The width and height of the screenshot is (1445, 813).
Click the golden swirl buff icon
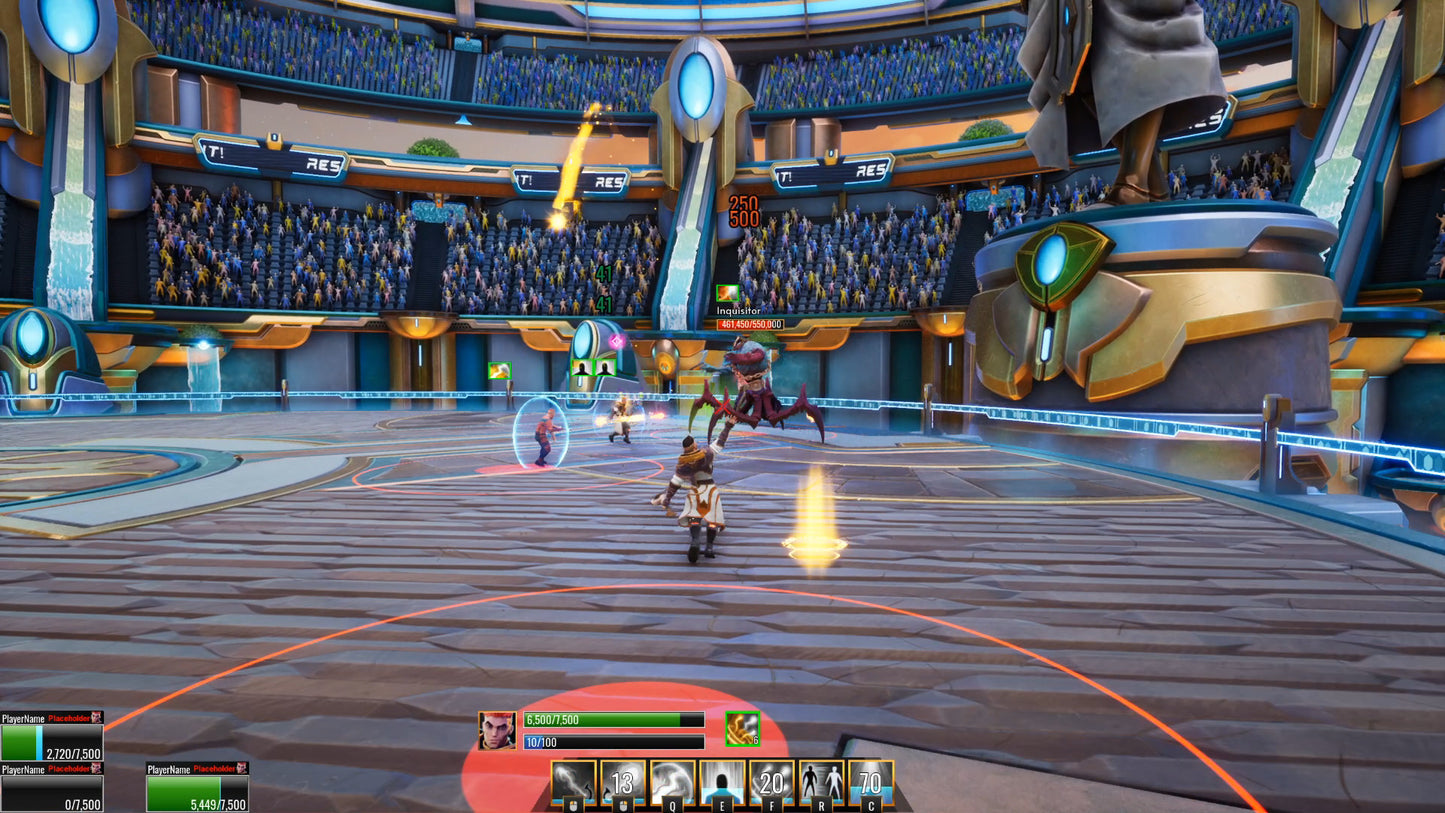click(x=742, y=729)
